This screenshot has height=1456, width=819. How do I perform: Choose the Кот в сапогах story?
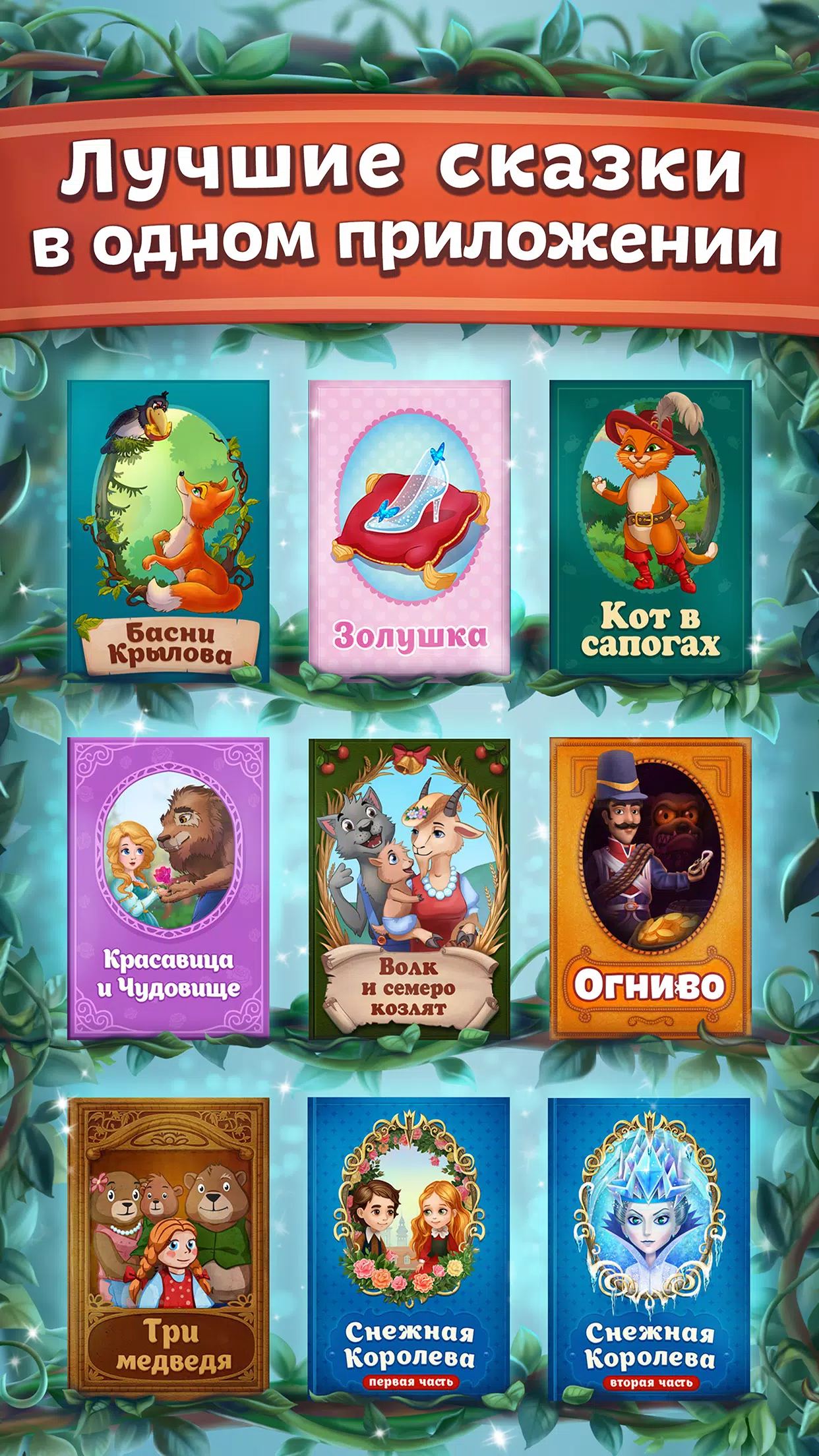tap(650, 528)
